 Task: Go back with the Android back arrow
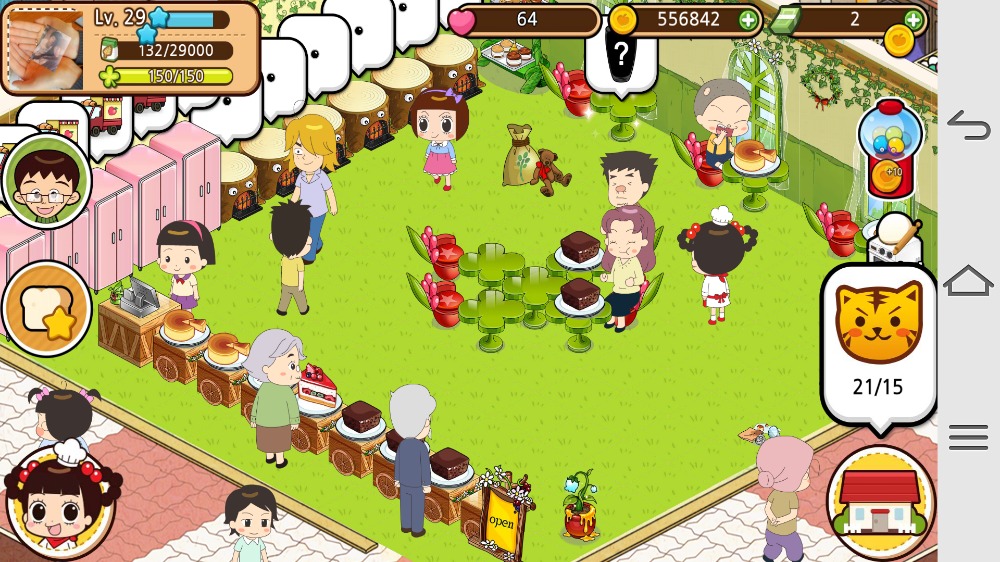coord(967,126)
